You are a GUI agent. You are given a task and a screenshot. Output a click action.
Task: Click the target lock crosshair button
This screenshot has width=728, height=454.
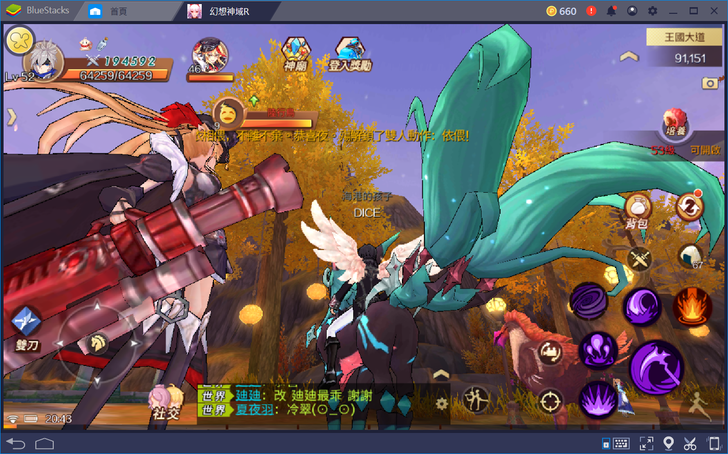tap(549, 402)
